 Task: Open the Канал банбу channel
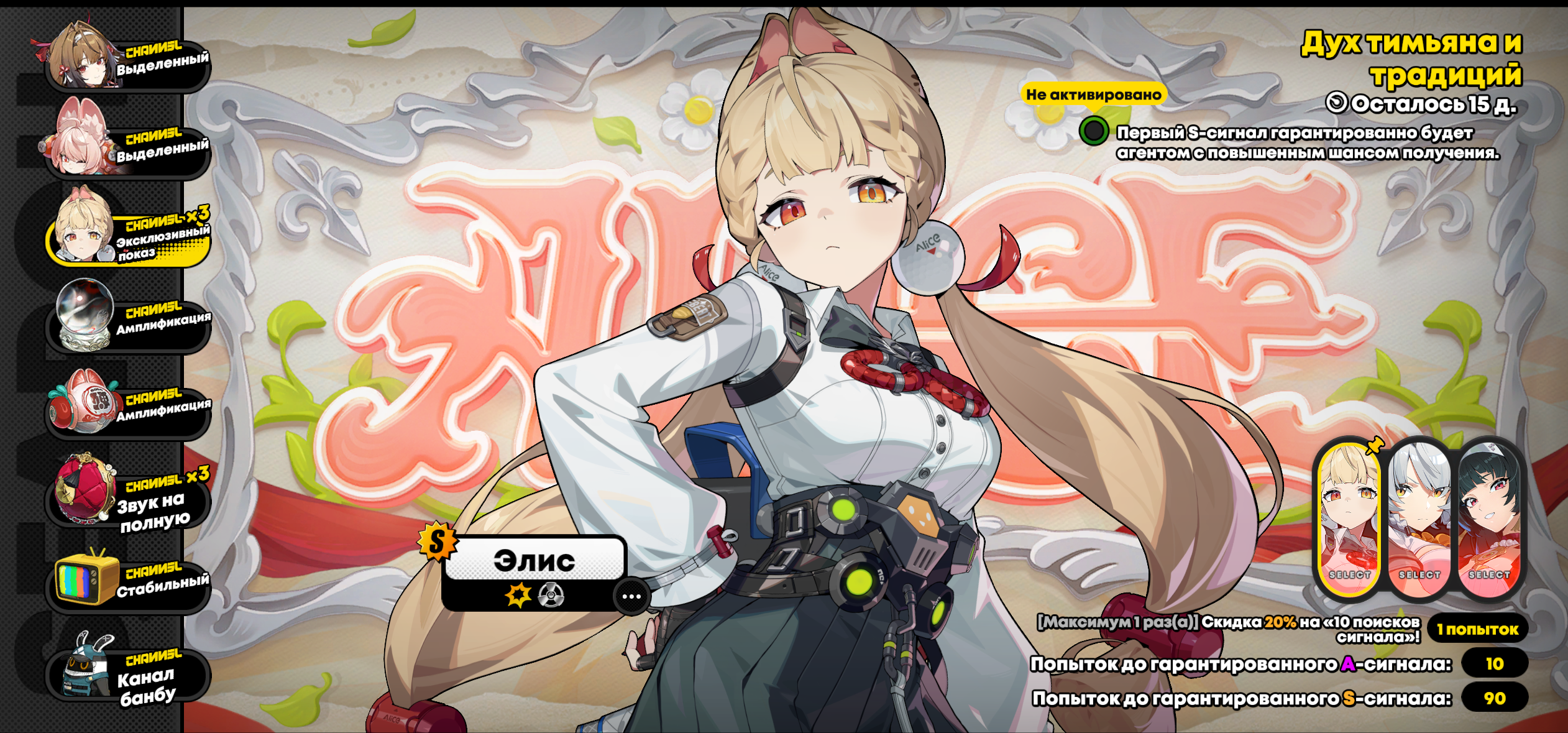click(x=127, y=671)
